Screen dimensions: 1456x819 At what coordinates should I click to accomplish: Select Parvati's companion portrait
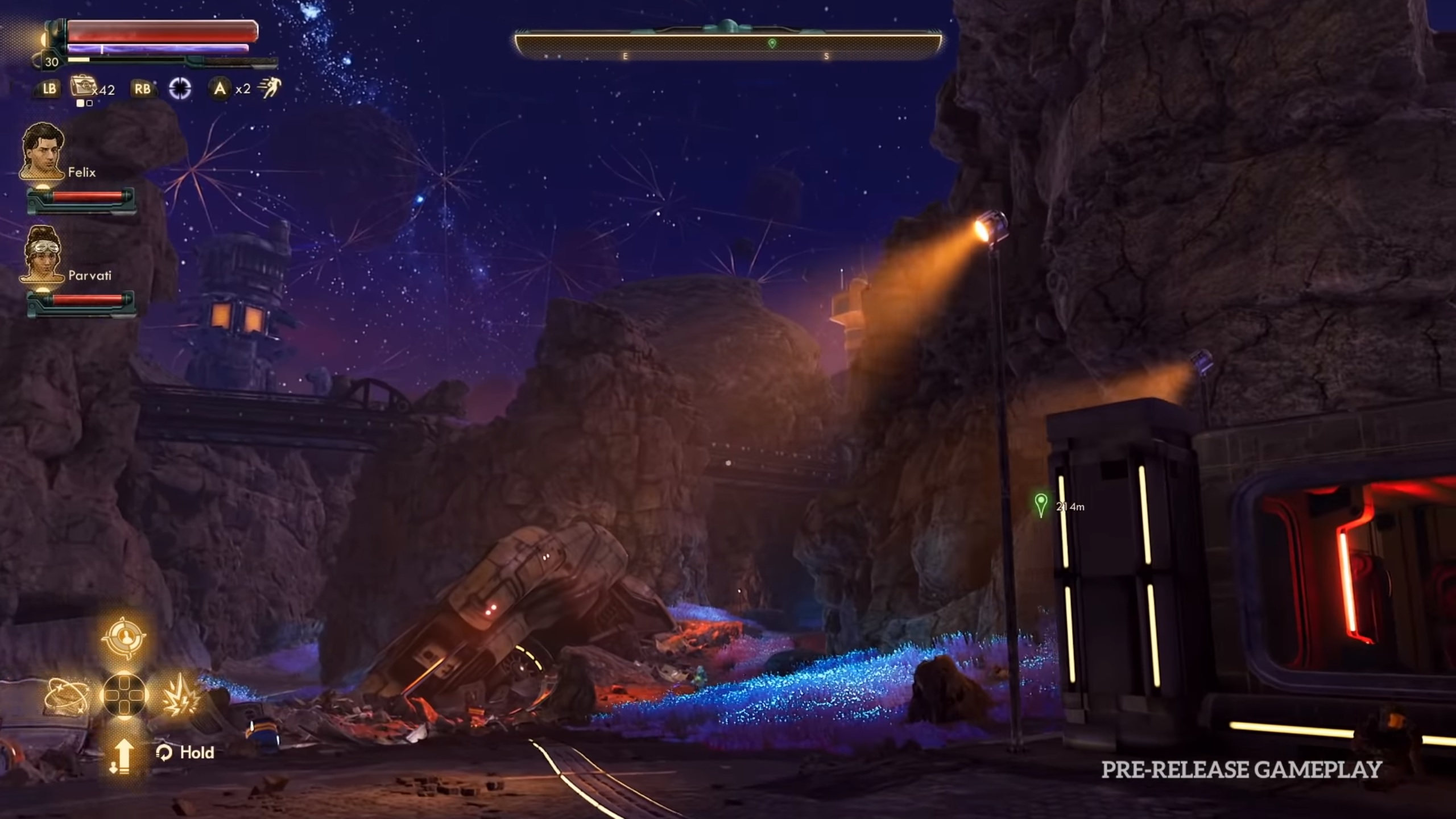point(43,254)
